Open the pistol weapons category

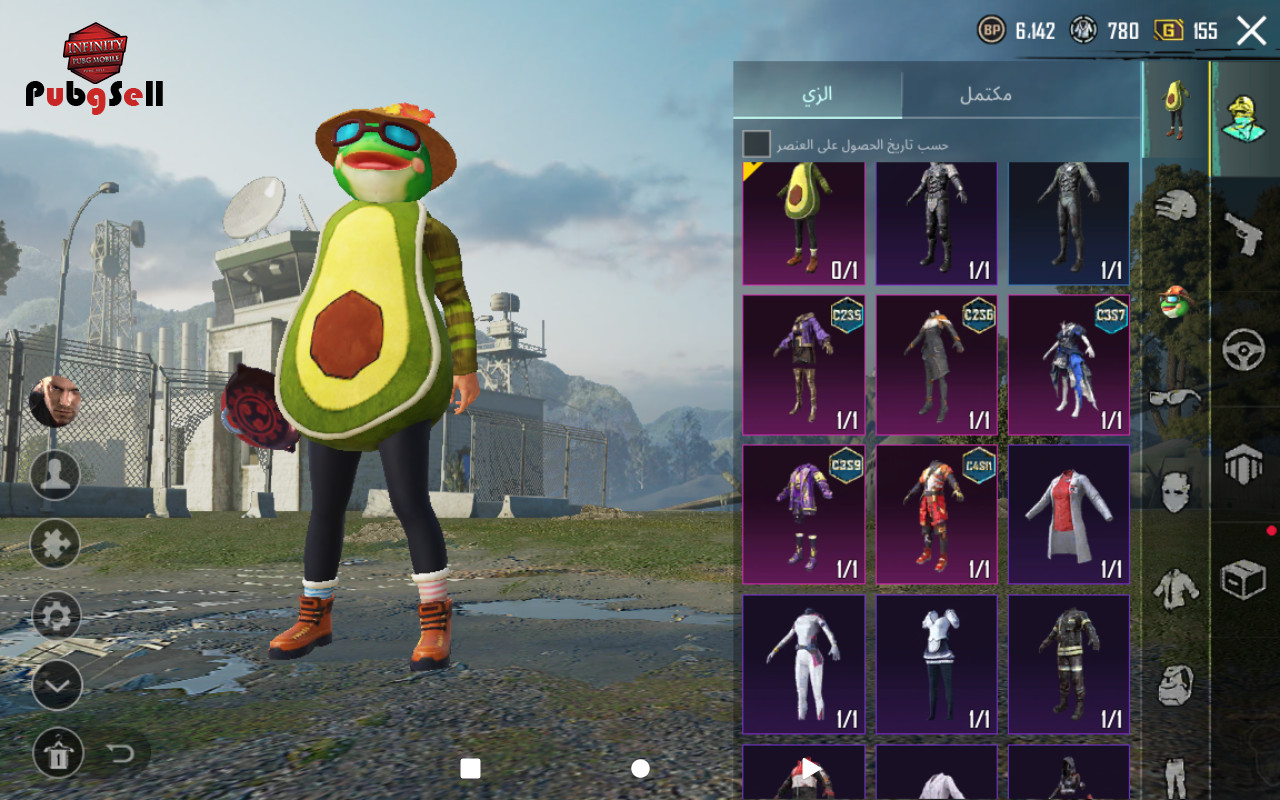pos(1244,235)
